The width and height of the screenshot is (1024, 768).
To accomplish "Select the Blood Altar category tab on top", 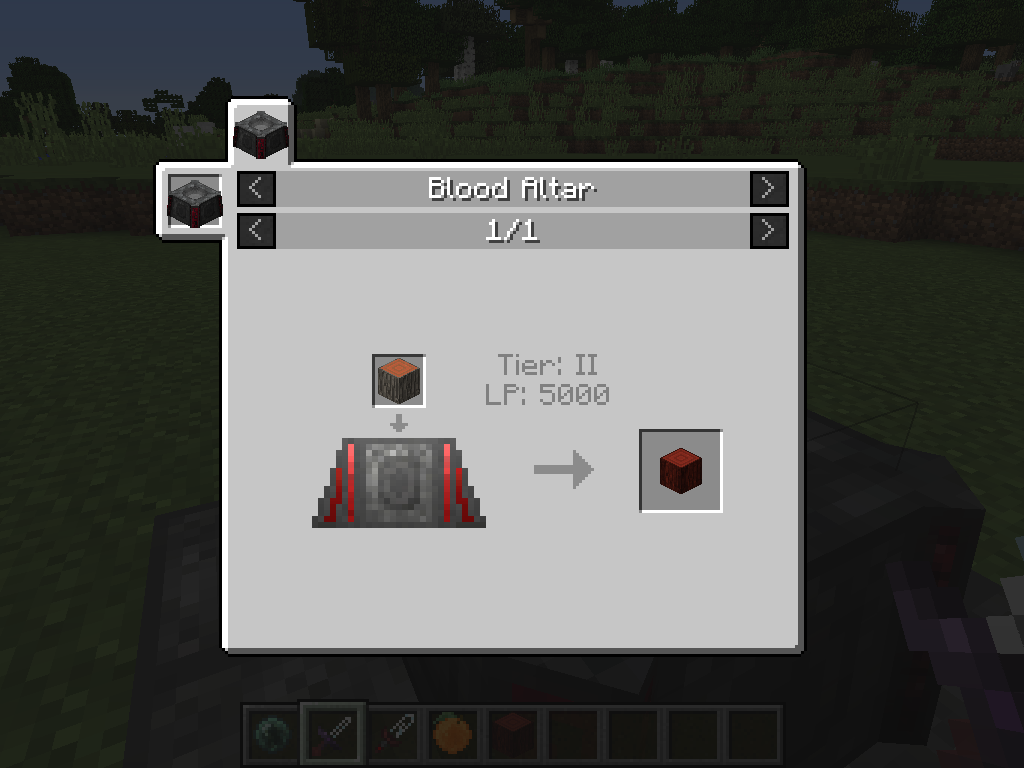I will tap(261, 132).
